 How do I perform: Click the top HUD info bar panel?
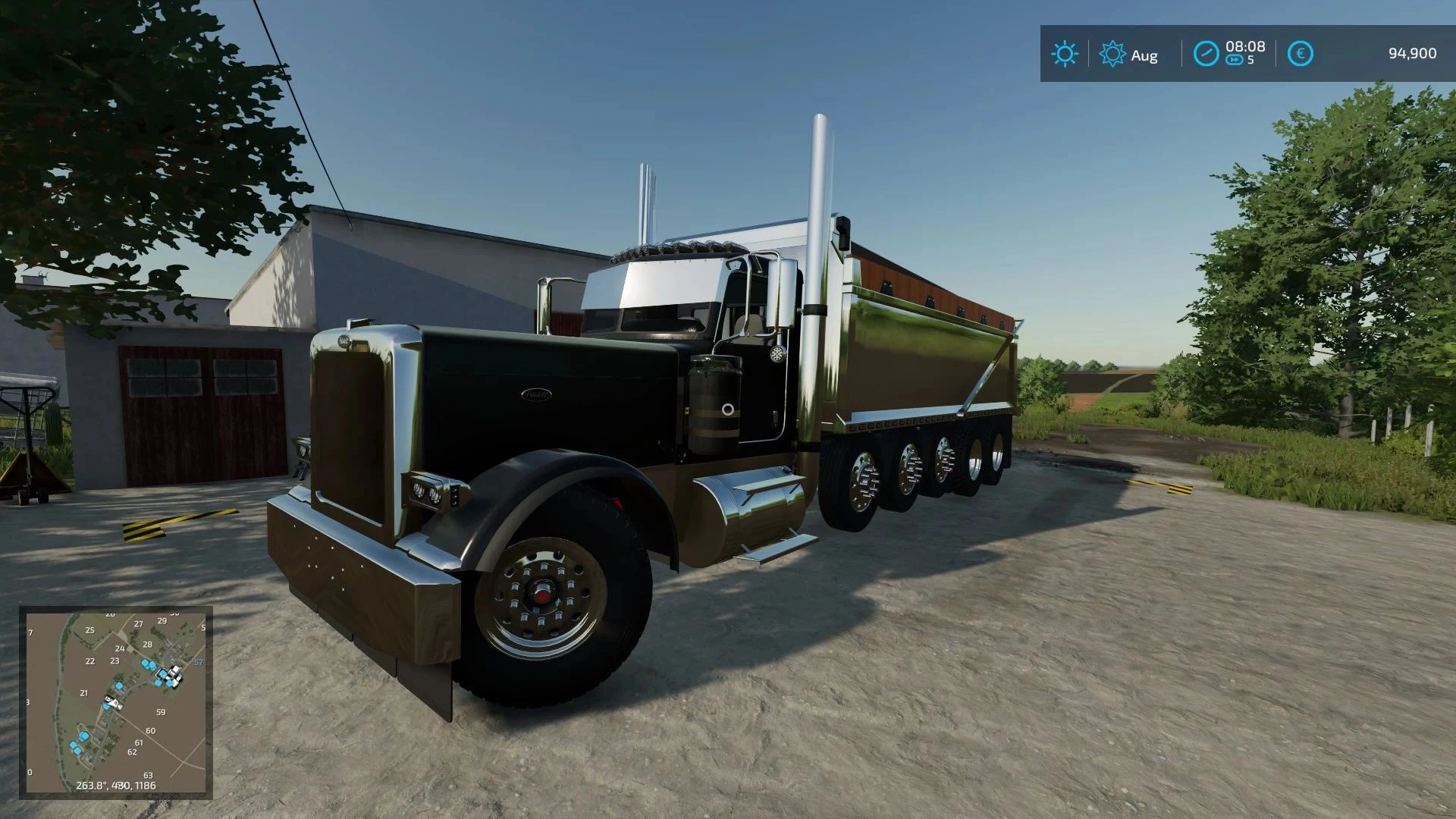(x=1244, y=55)
